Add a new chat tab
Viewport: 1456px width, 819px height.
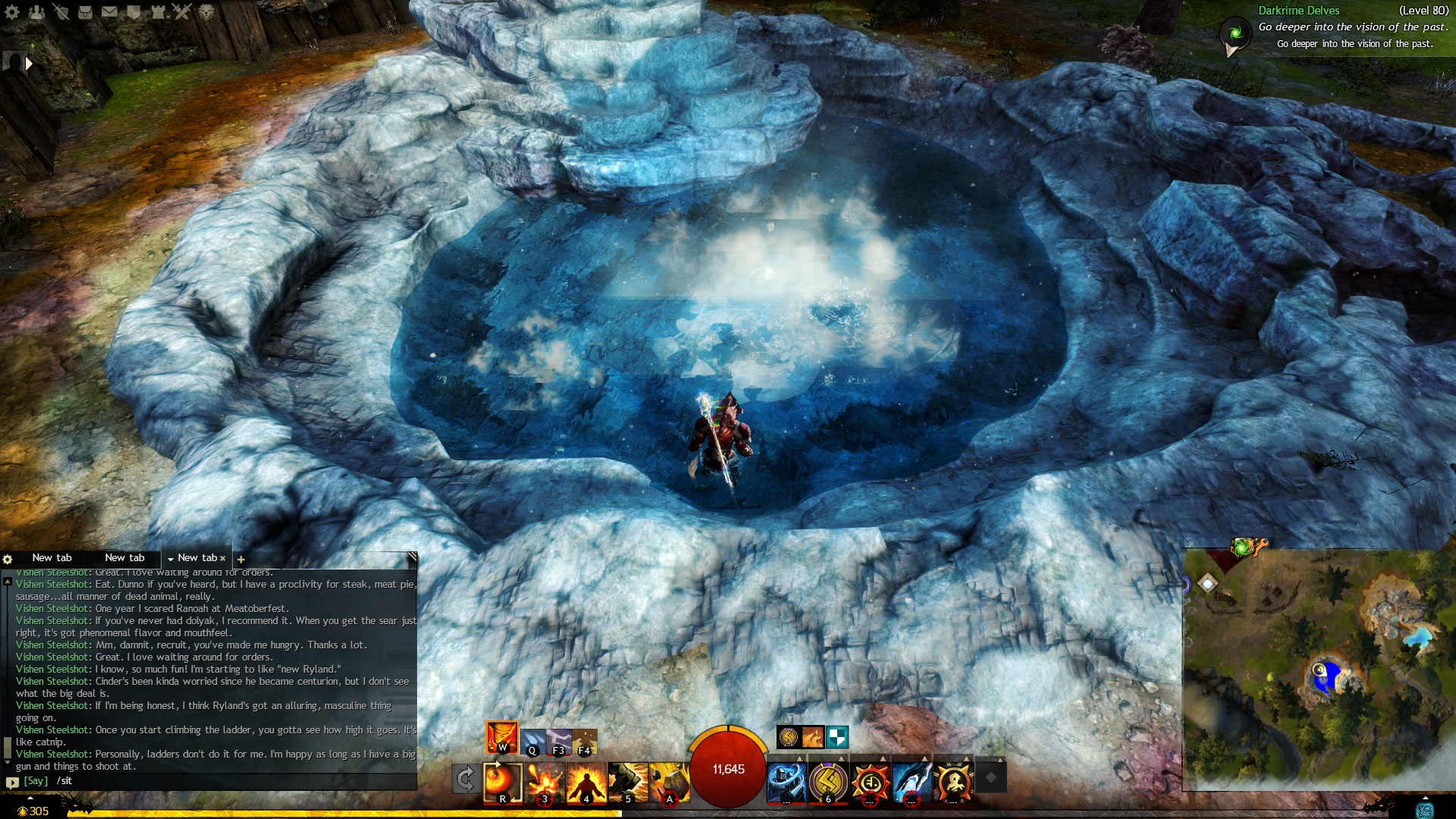point(241,559)
